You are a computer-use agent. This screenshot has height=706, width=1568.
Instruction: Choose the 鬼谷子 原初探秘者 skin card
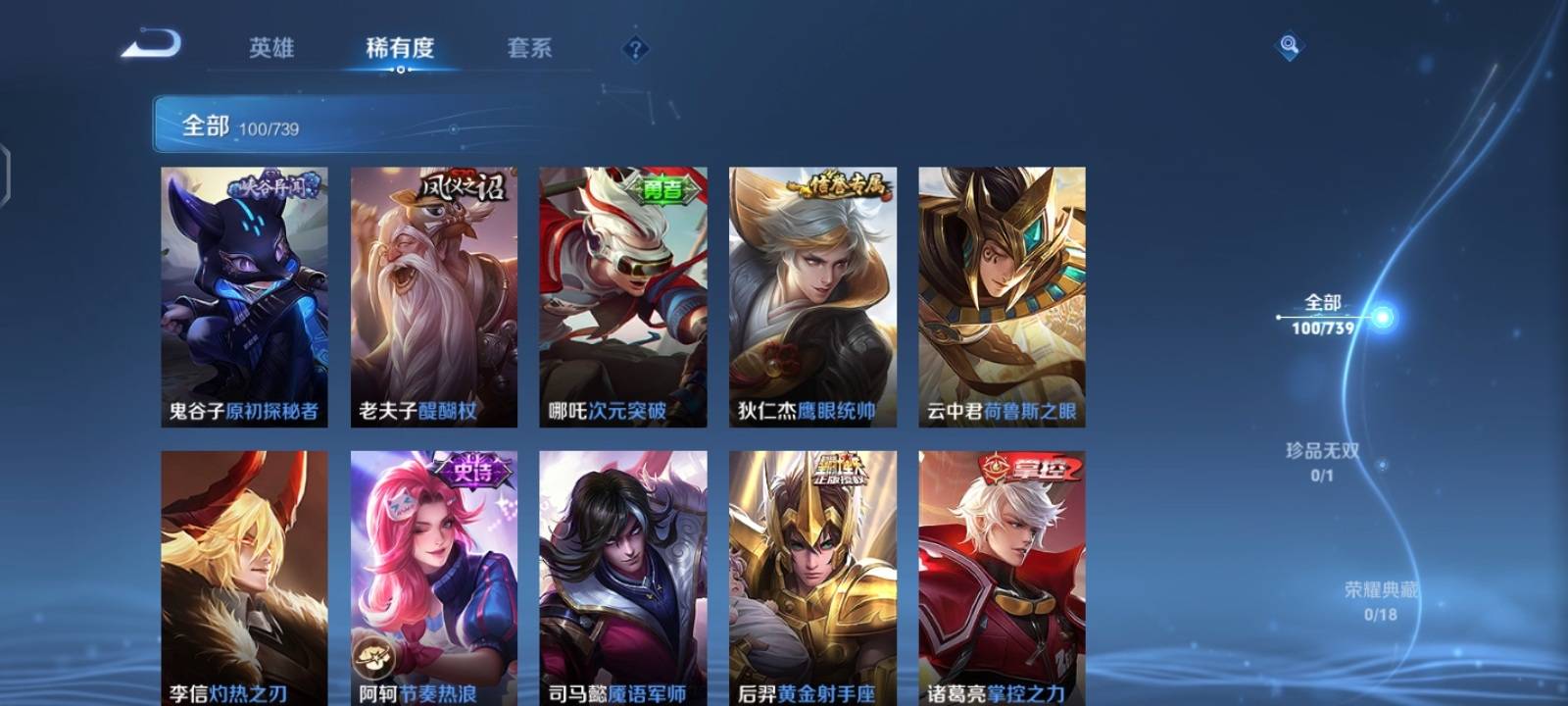point(244,296)
